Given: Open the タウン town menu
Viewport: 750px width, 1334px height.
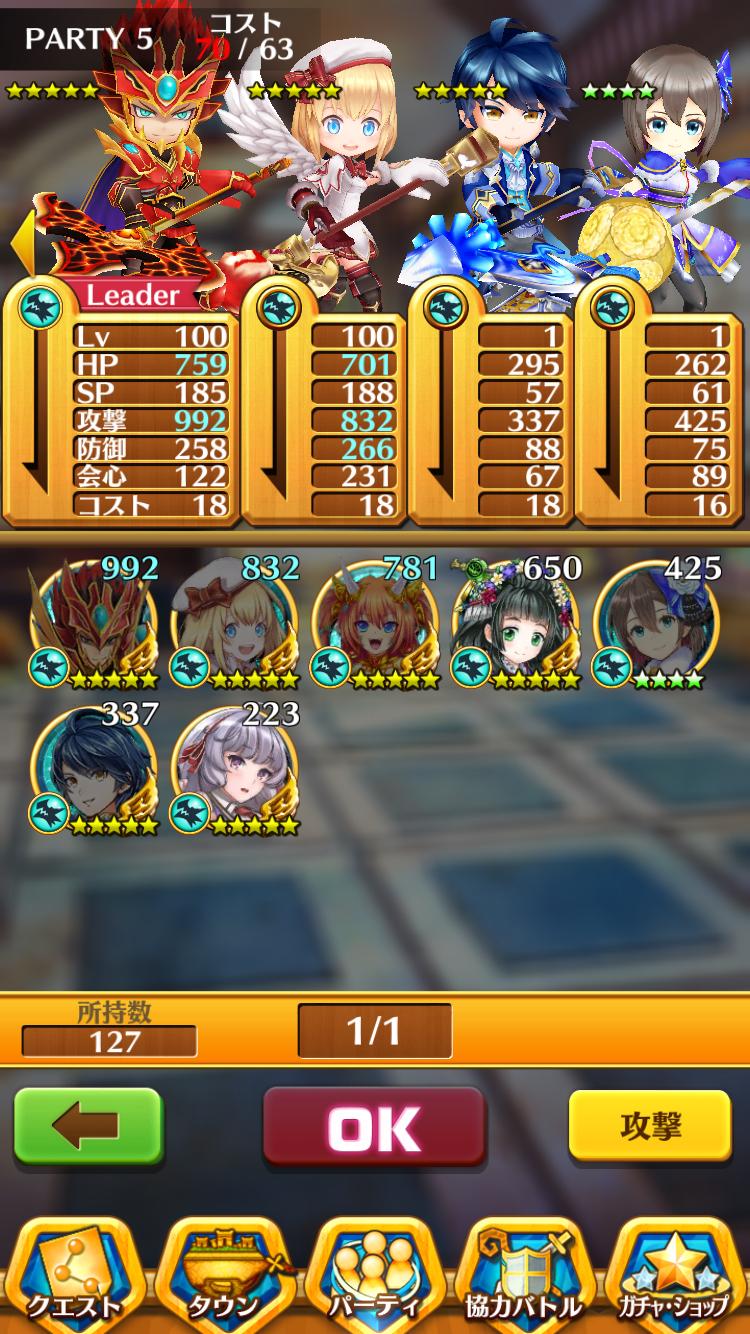Looking at the screenshot, I should 224,1275.
